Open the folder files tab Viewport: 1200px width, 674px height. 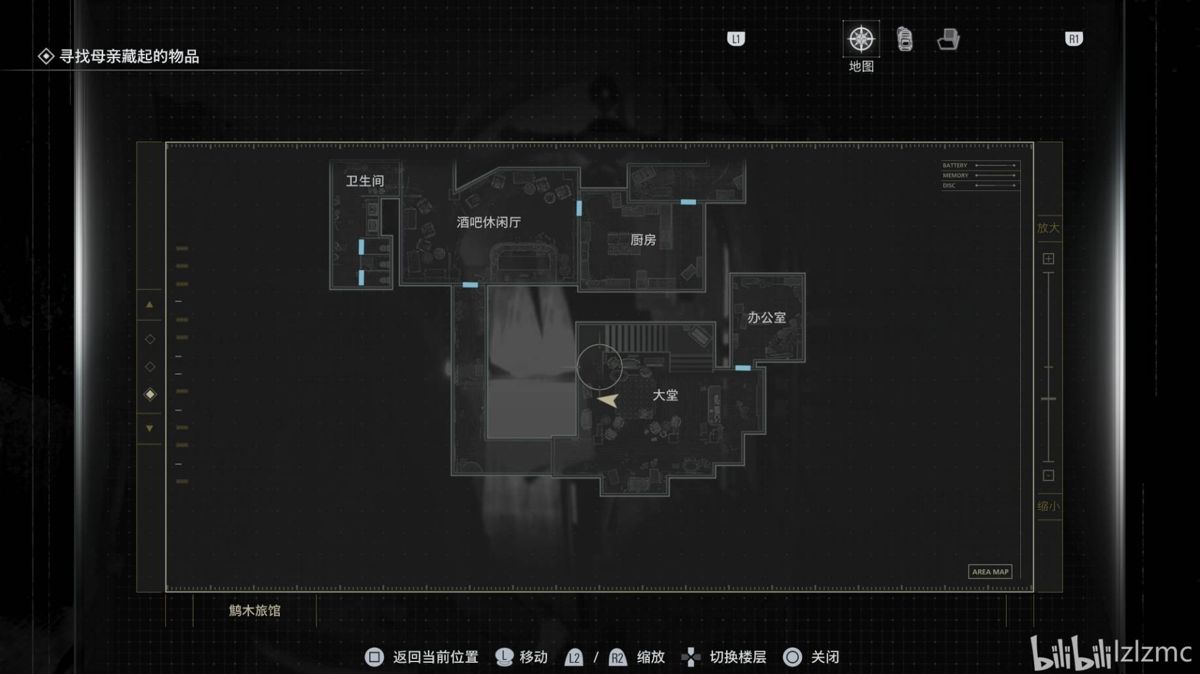[948, 40]
